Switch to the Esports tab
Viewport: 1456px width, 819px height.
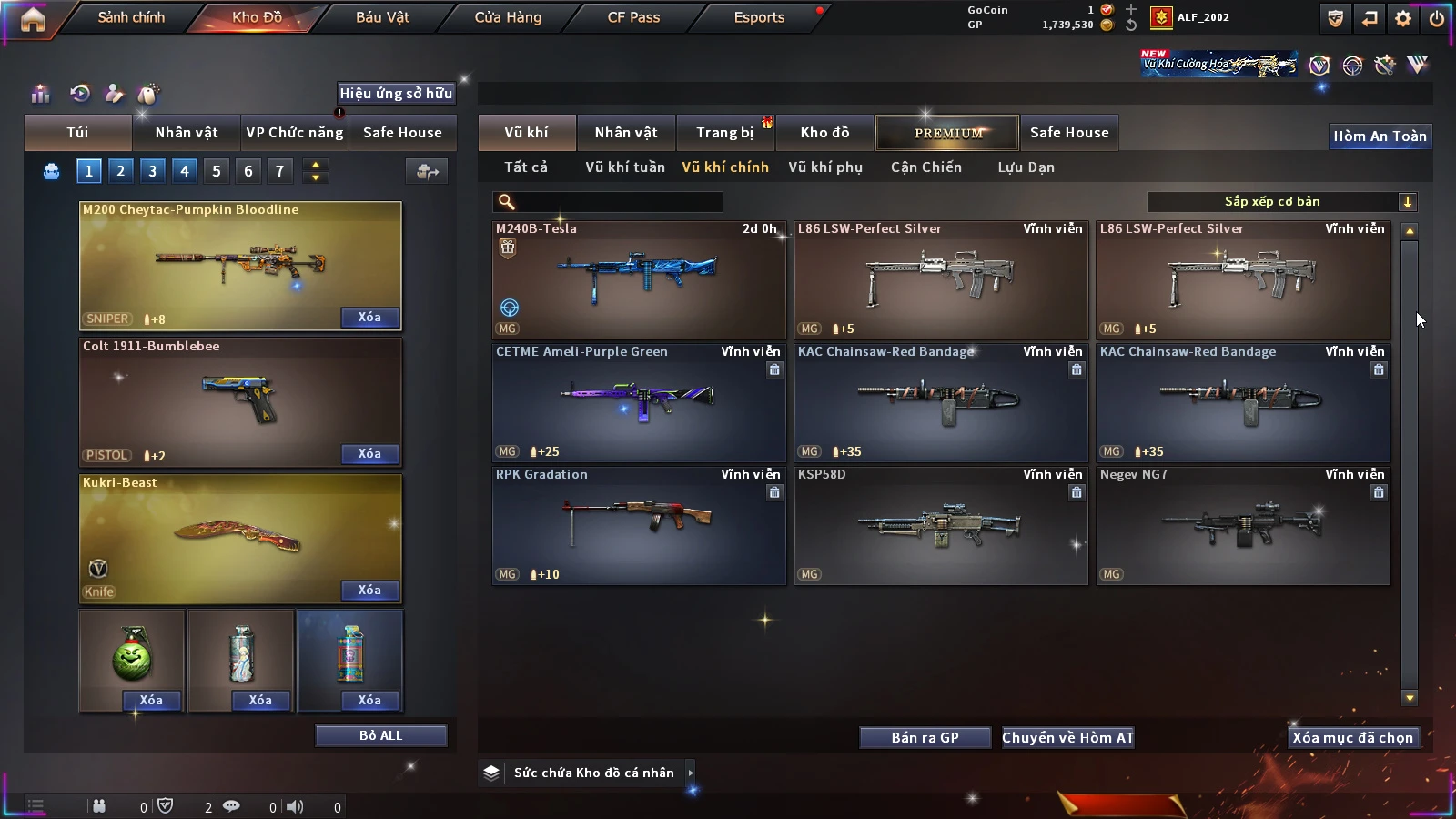click(x=759, y=17)
